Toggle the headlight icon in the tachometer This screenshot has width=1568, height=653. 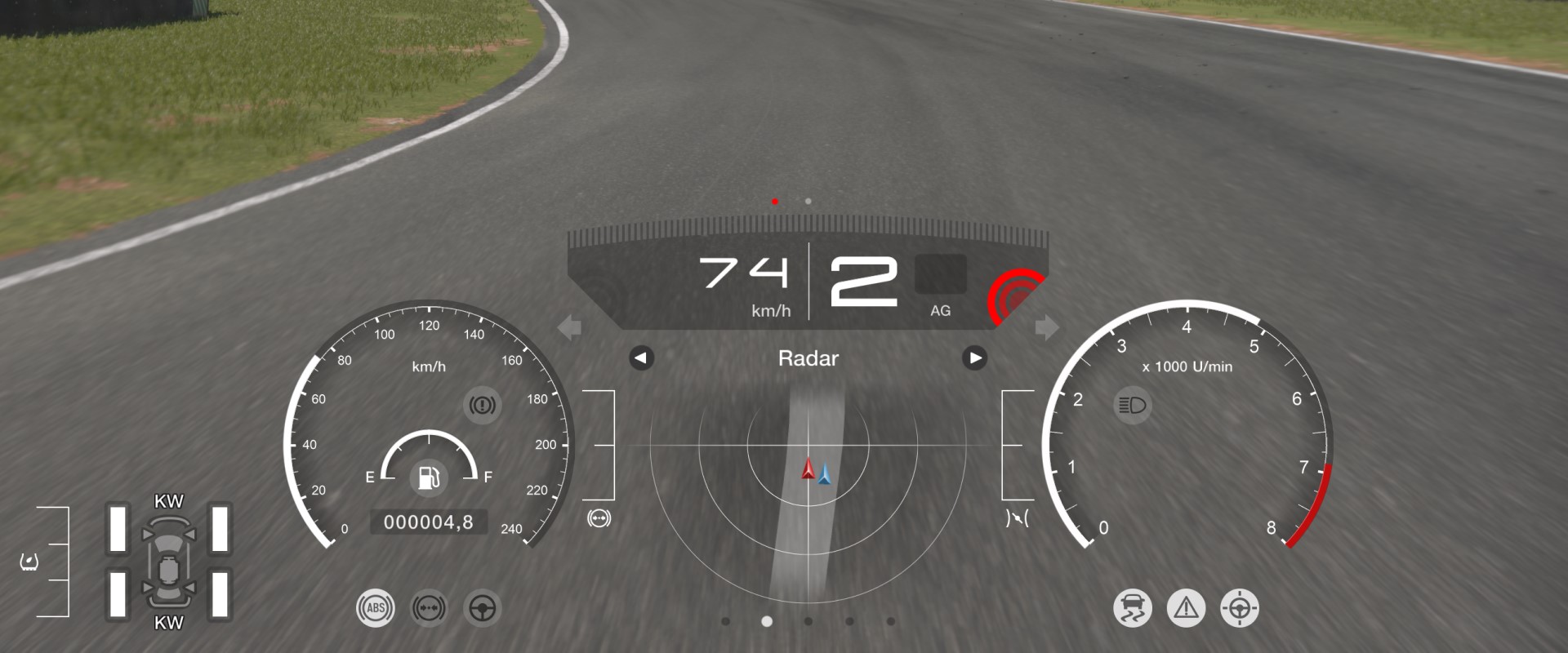(1133, 406)
